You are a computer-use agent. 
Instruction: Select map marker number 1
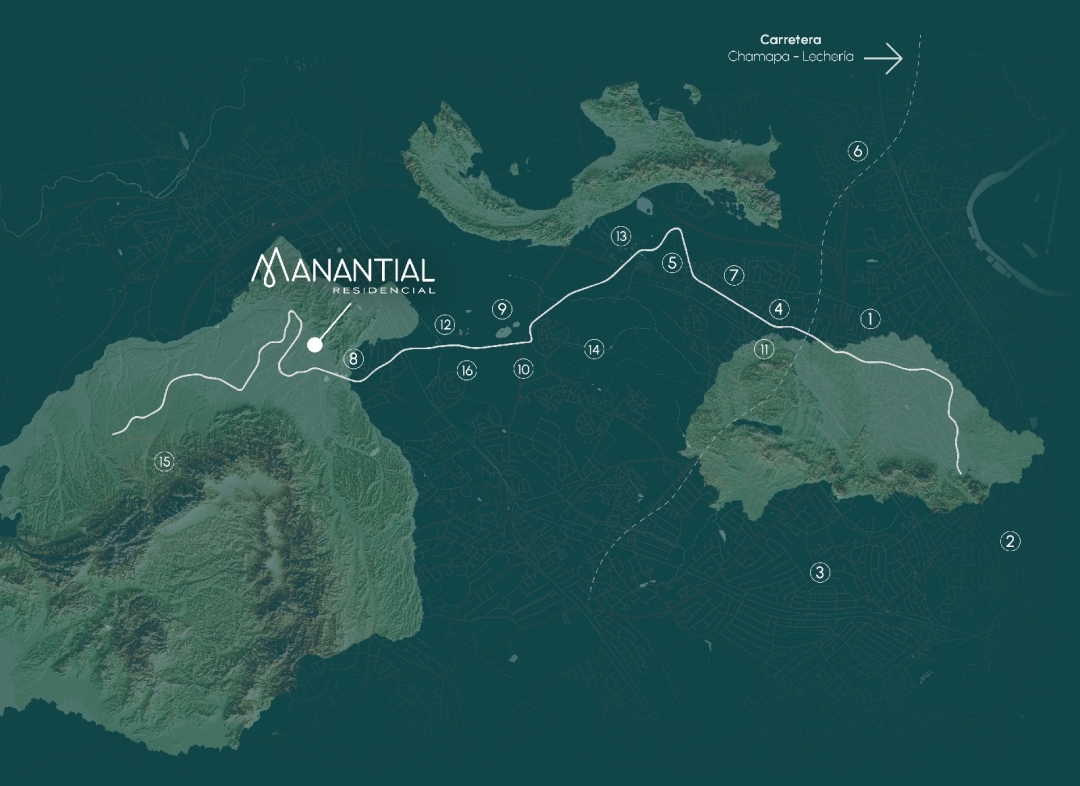pos(870,319)
